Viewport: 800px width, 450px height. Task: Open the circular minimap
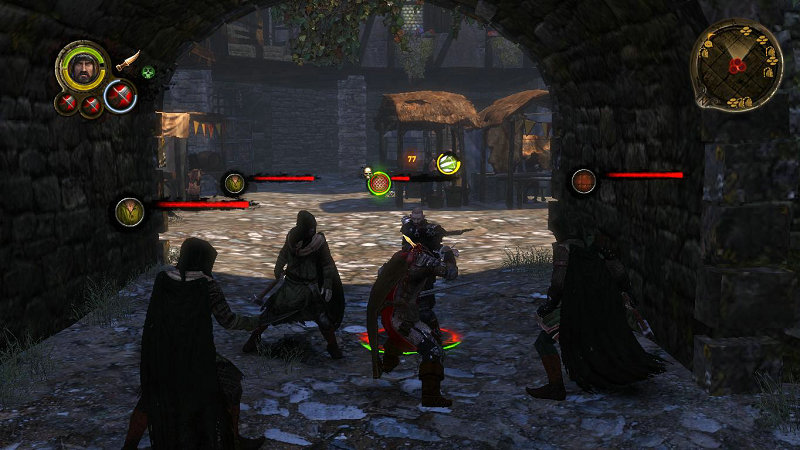tap(736, 64)
